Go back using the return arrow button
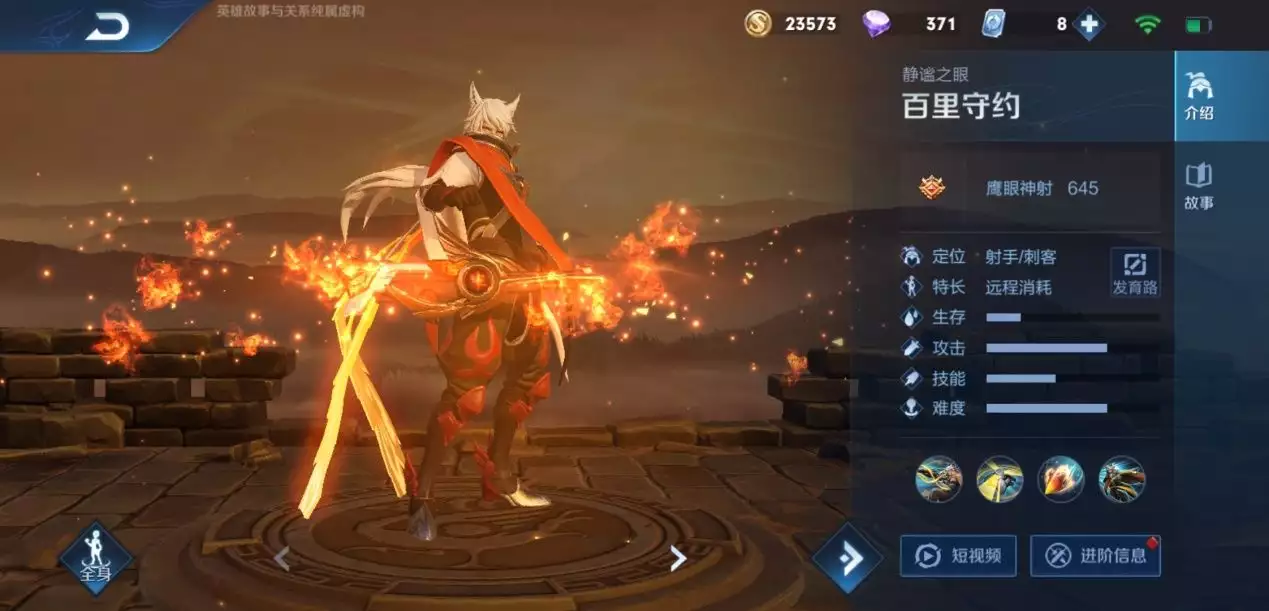Image resolution: width=1269 pixels, height=611 pixels. coord(106,27)
